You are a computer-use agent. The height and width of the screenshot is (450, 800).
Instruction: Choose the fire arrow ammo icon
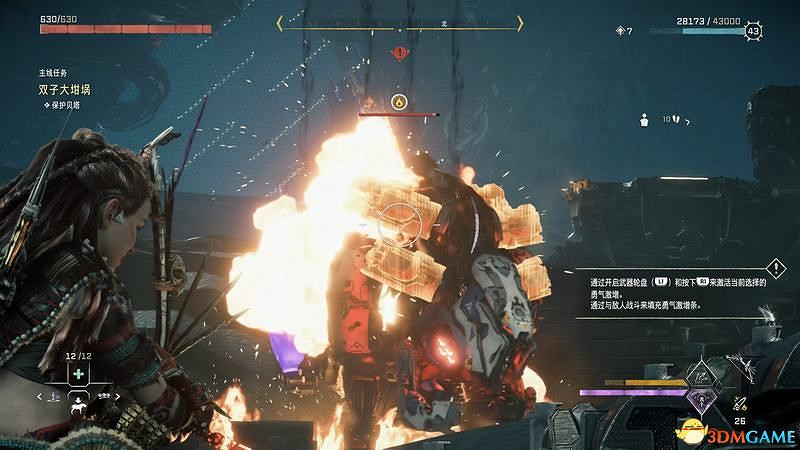click(x=742, y=404)
